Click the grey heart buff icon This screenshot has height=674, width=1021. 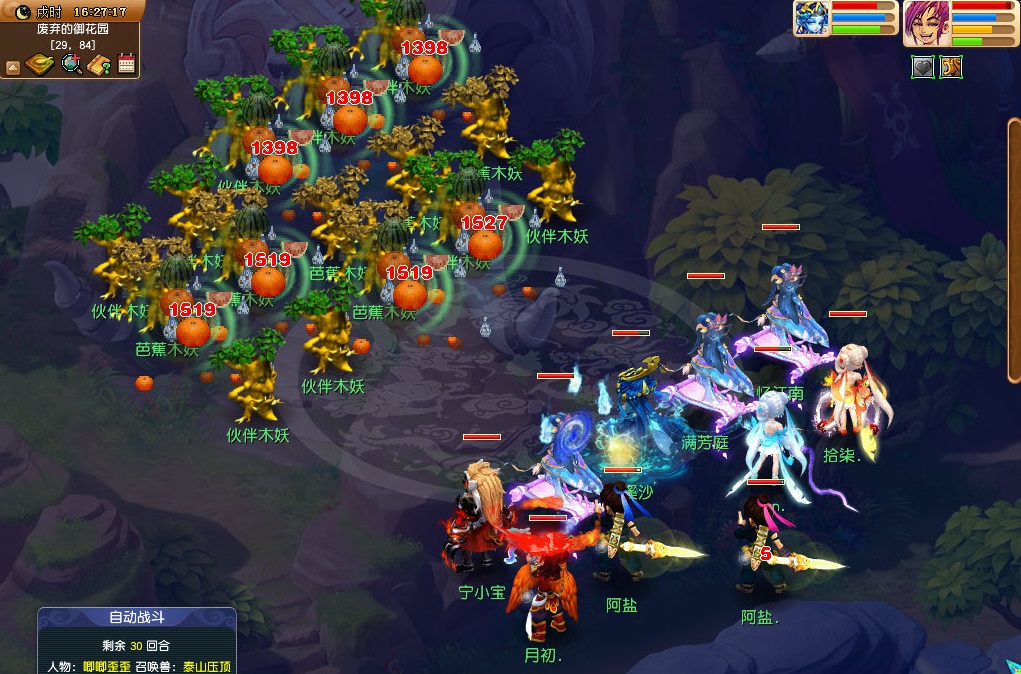[x=923, y=67]
